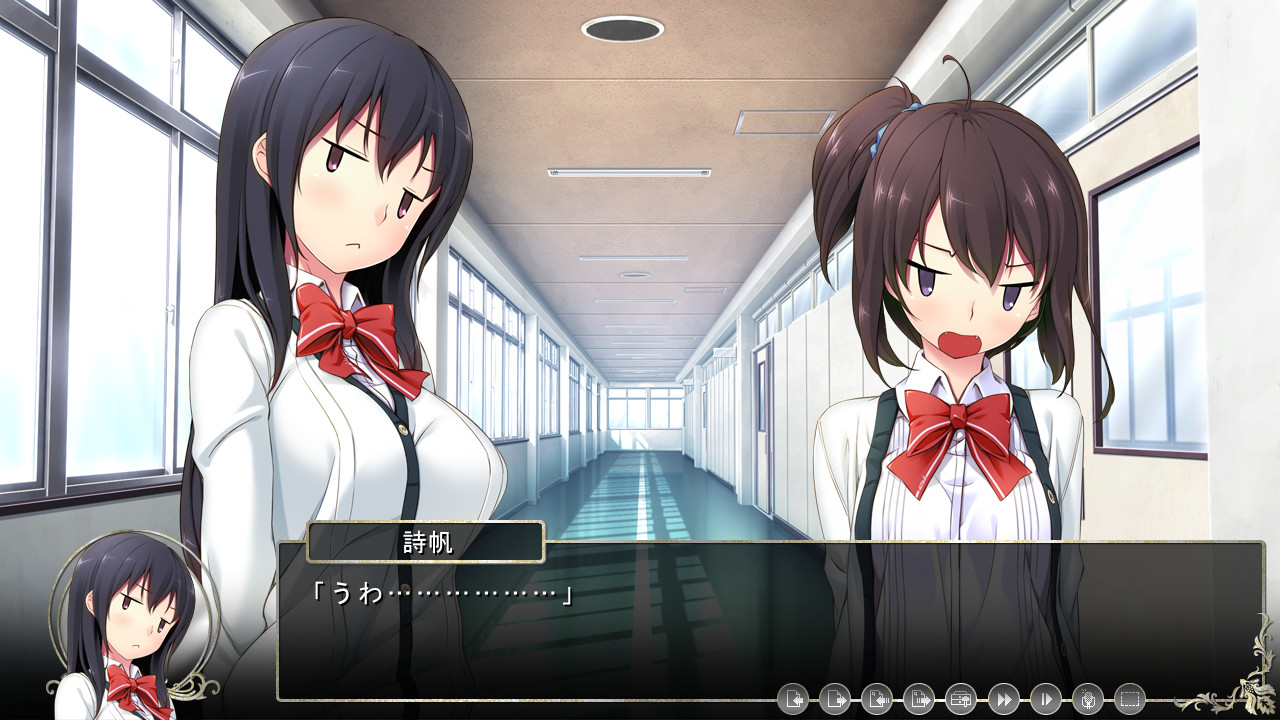Open the toolbox settings icon
1280x720 pixels.
click(x=961, y=699)
